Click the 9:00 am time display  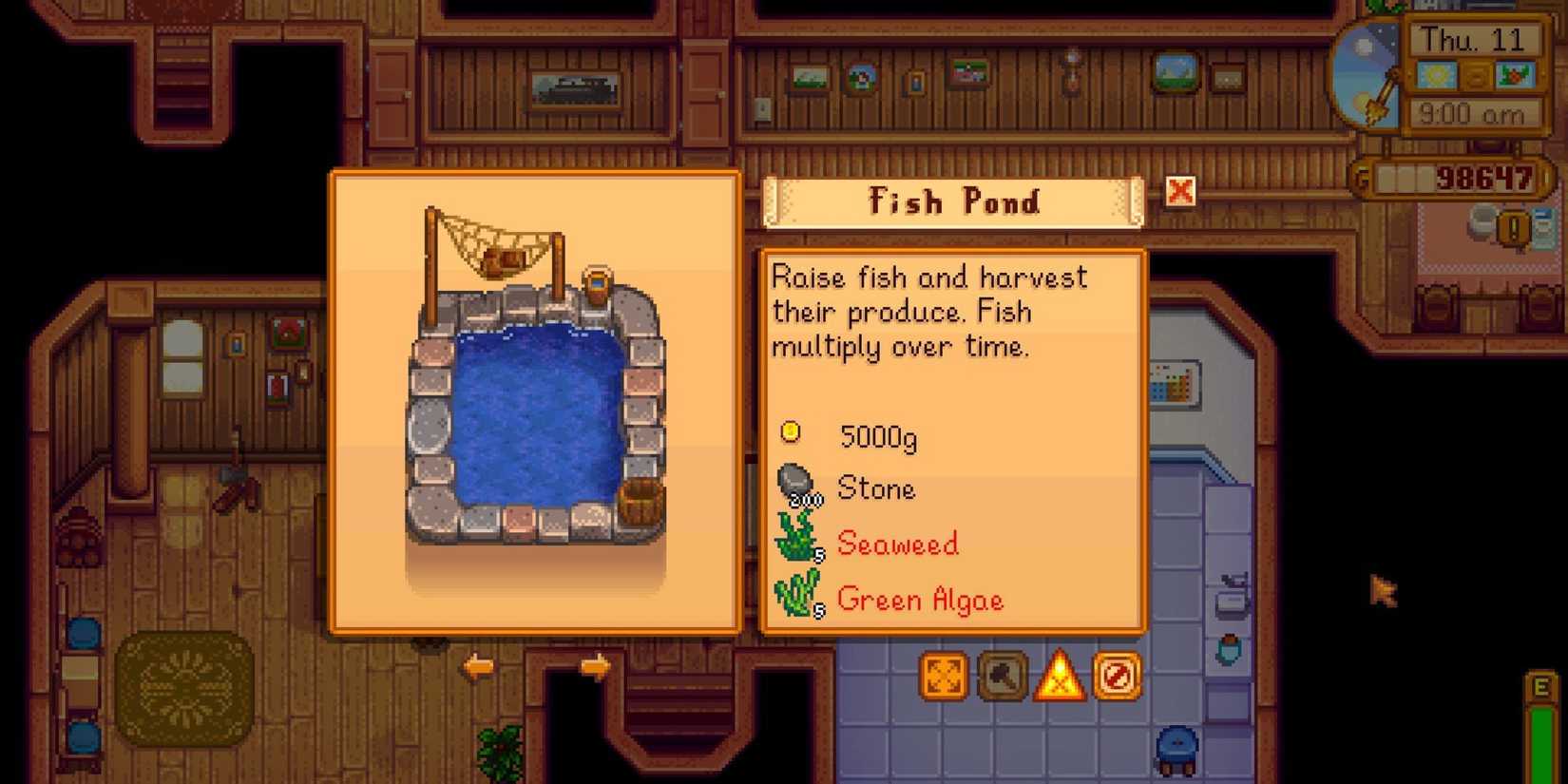pyautogui.click(x=1472, y=114)
